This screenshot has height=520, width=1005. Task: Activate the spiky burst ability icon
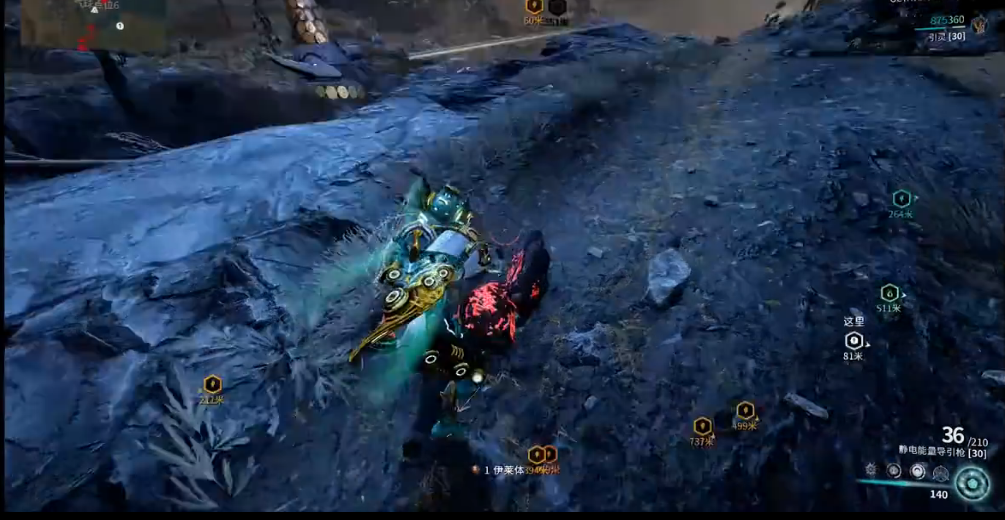(x=871, y=469)
